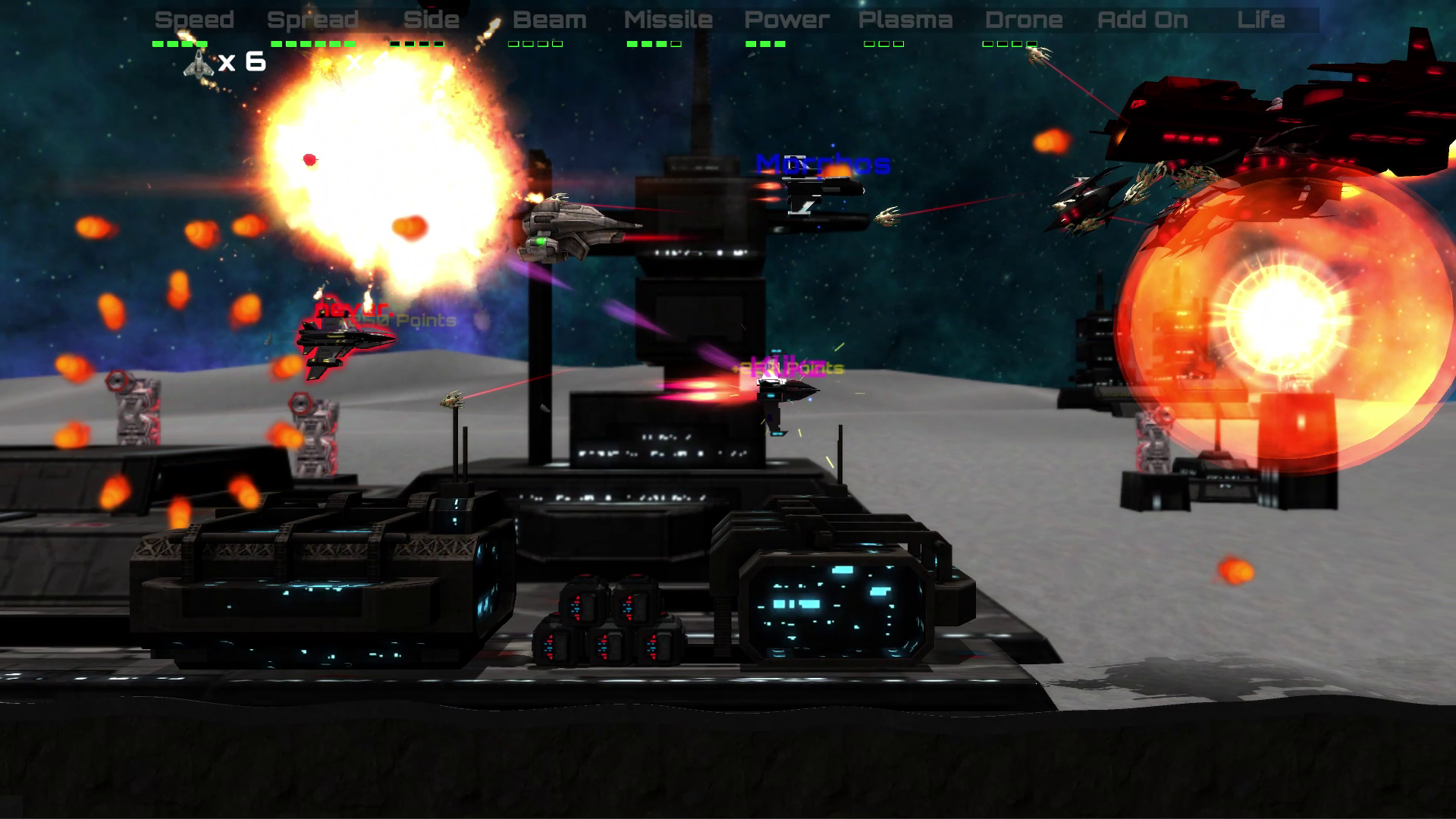
Task: Select the Plasma weapon upgrade icon
Action: 905,20
